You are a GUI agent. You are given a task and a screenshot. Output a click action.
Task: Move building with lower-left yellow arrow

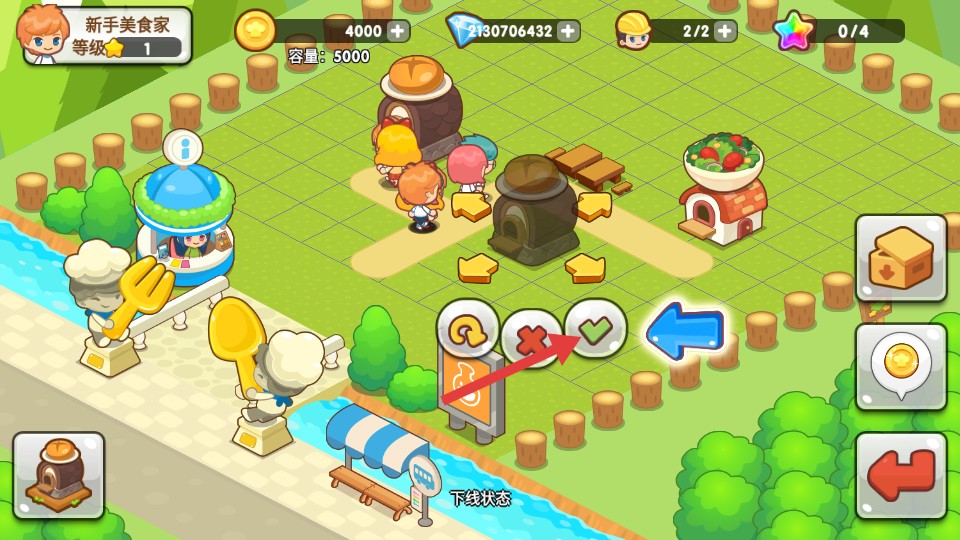478,267
